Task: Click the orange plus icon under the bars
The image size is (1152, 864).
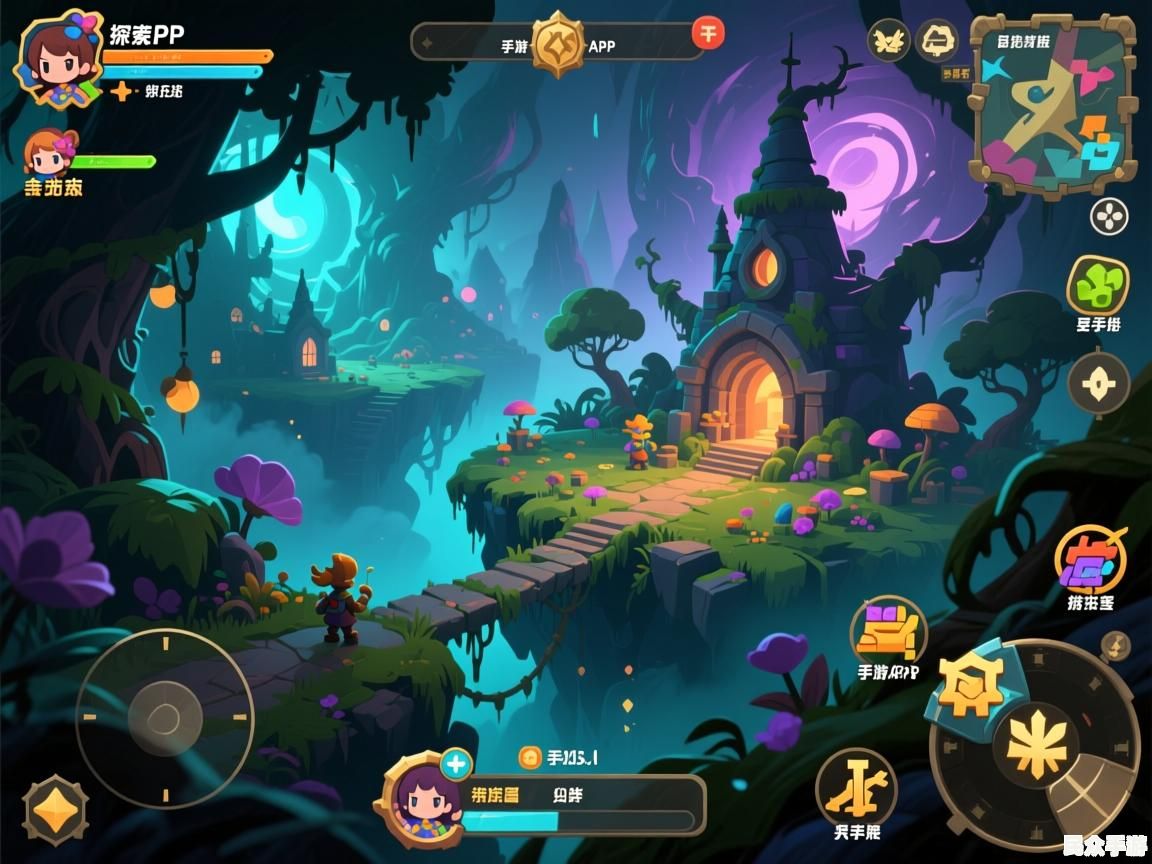Action: tap(121, 92)
